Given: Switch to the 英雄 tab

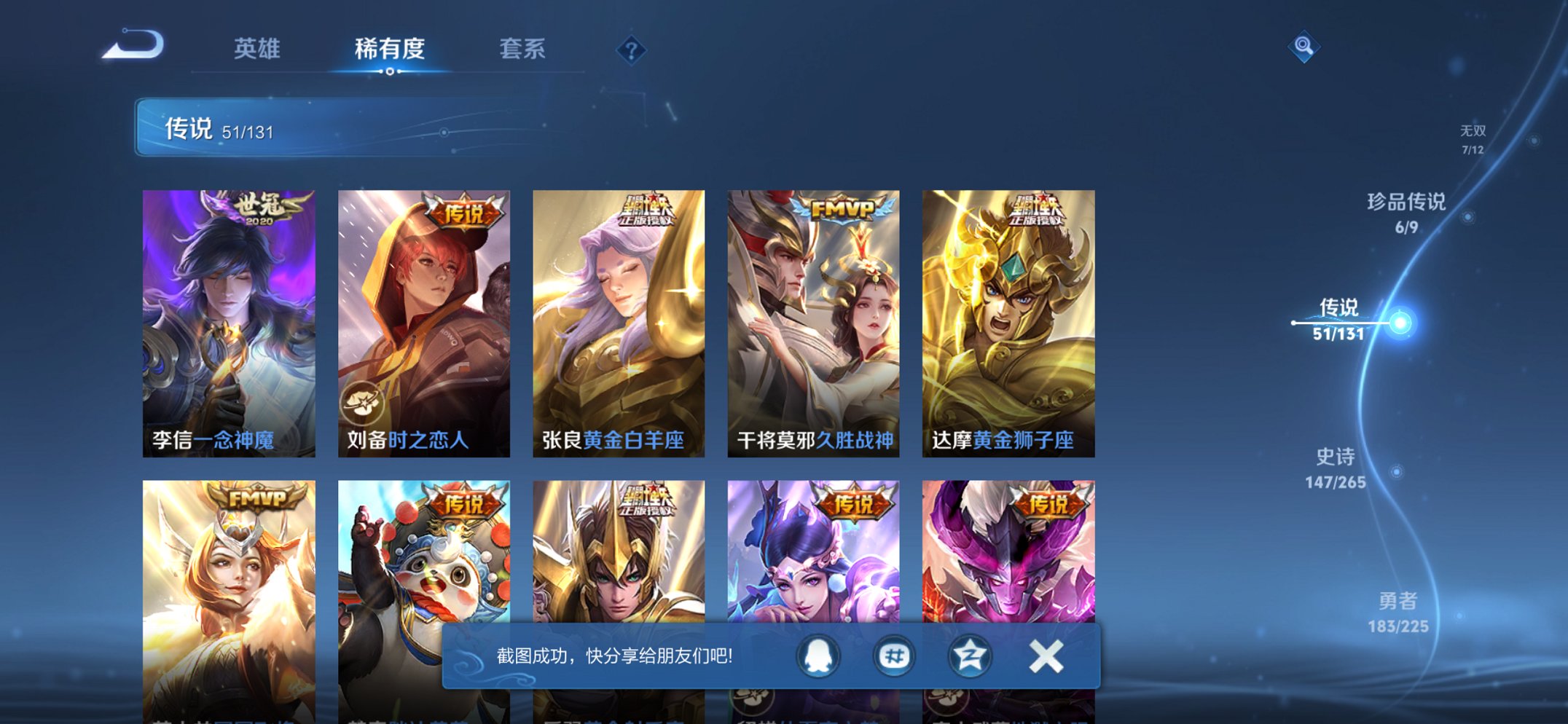Looking at the screenshot, I should pyautogui.click(x=259, y=49).
